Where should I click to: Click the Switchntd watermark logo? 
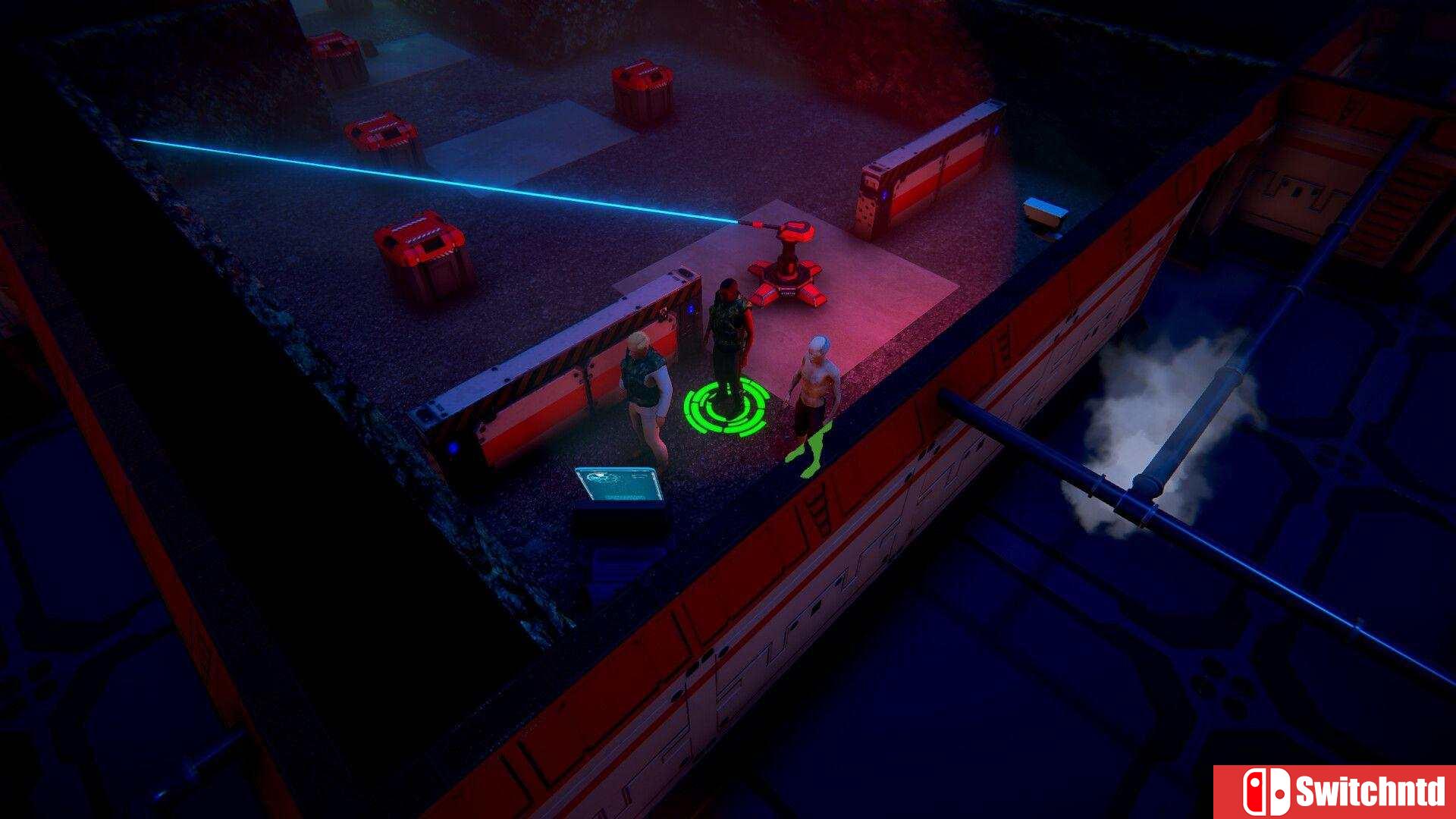1335,792
